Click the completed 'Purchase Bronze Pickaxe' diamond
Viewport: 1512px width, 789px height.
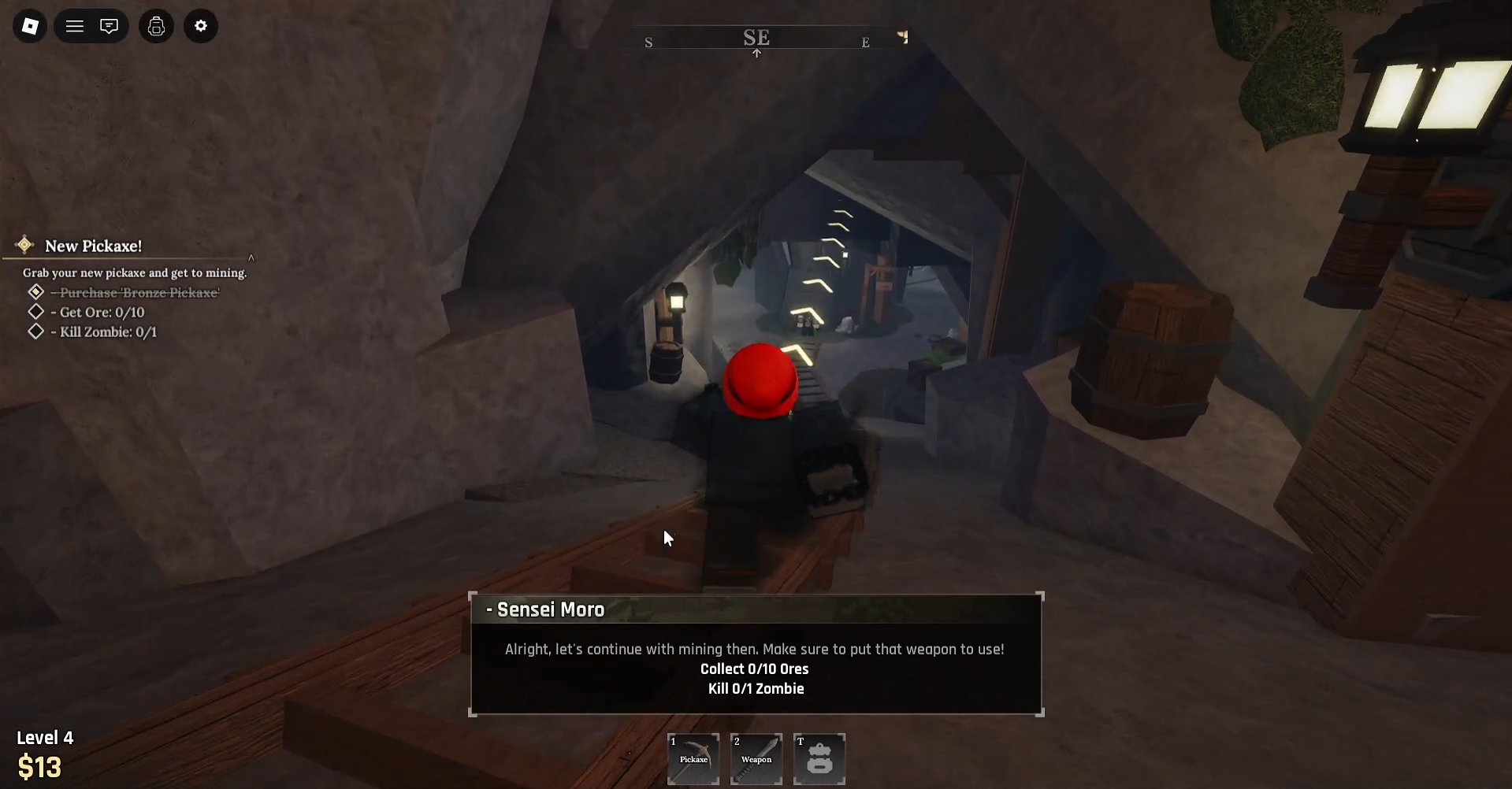[x=35, y=291]
